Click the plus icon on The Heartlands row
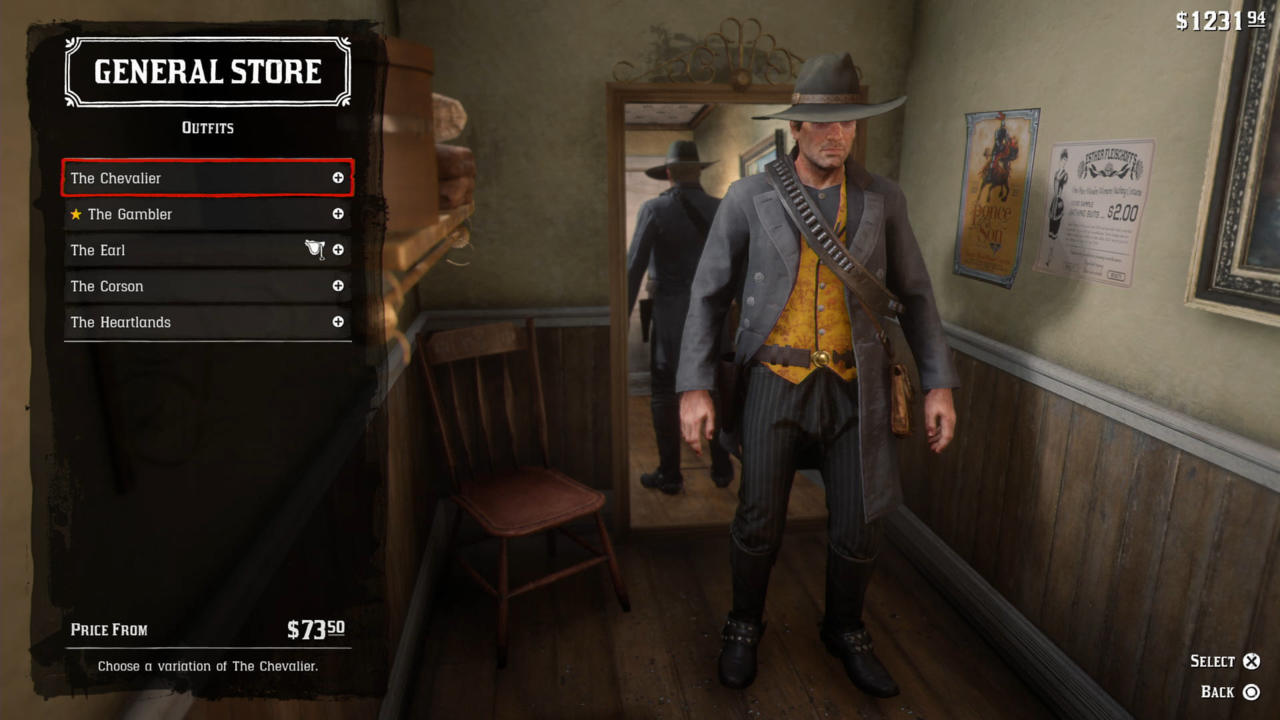This screenshot has width=1280, height=720. pos(338,322)
